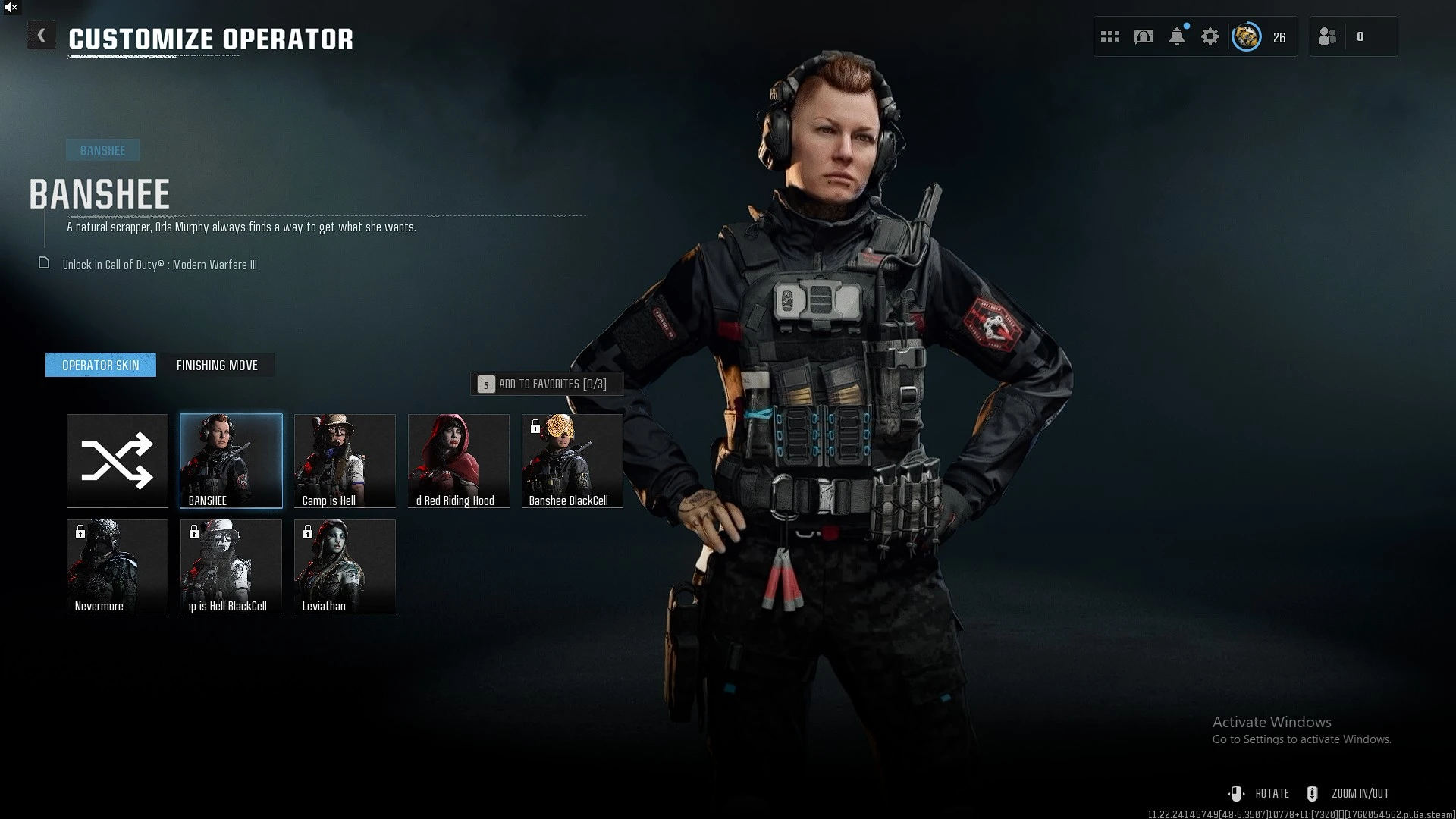Open the notifications bell
The height and width of the screenshot is (819, 1456).
1177,36
